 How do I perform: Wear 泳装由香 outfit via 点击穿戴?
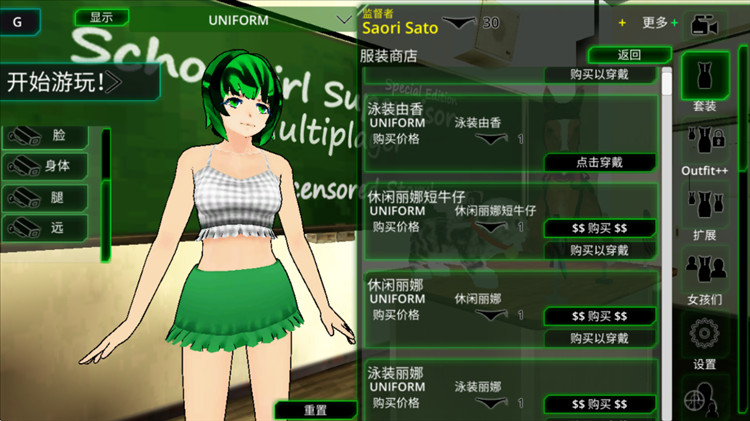tap(599, 162)
